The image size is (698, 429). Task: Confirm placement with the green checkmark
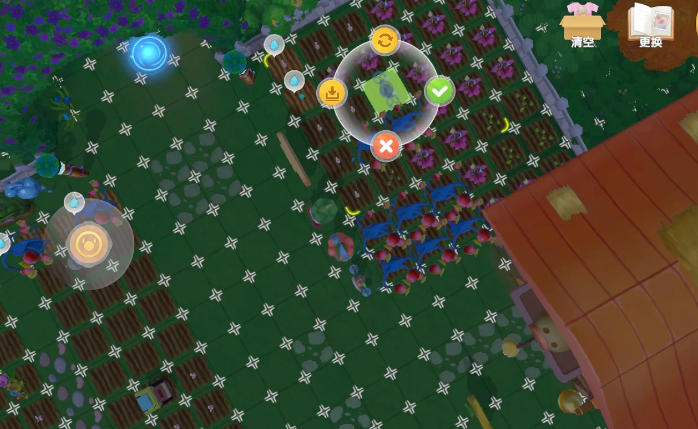439,91
